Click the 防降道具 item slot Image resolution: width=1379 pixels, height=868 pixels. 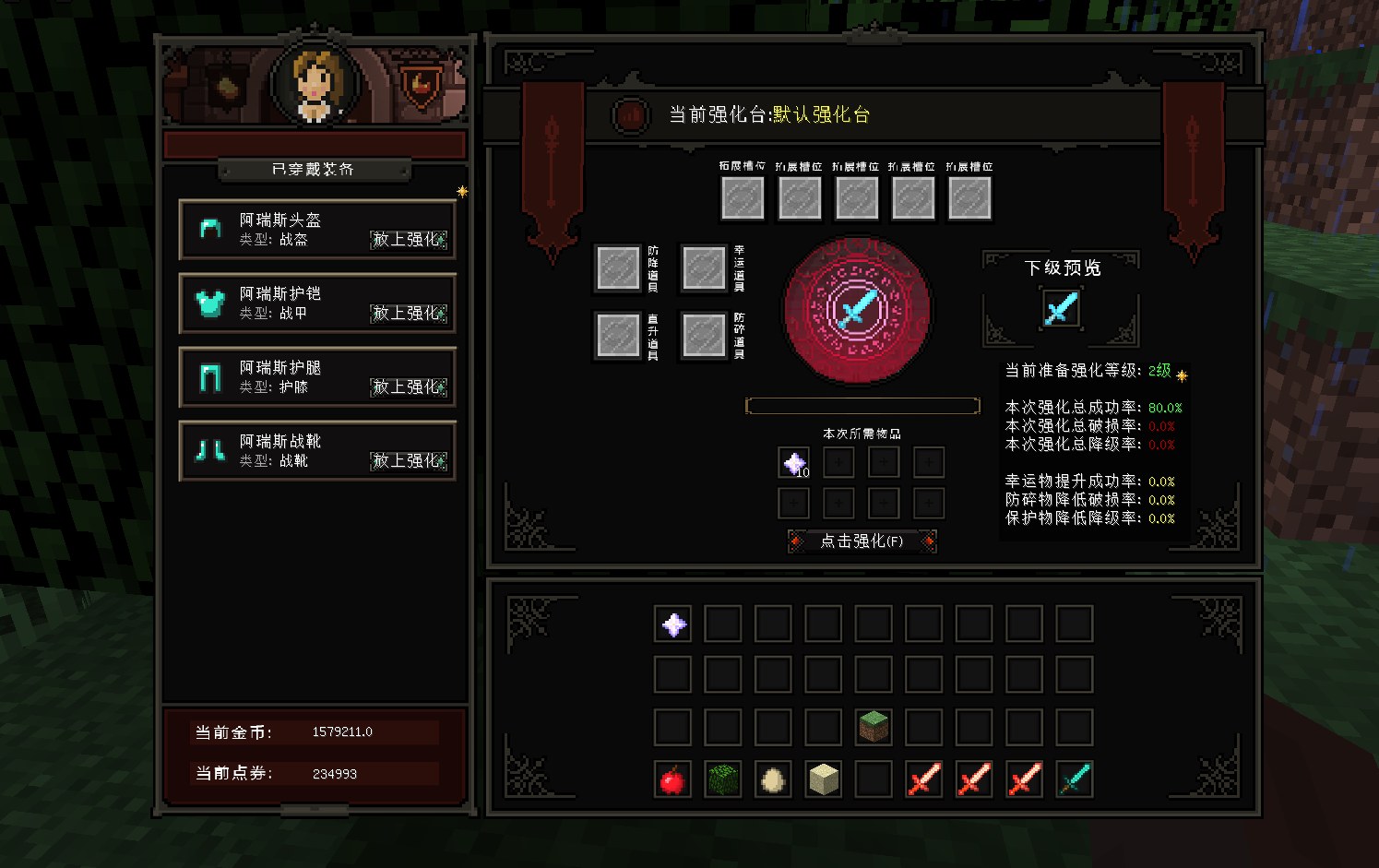(x=618, y=268)
